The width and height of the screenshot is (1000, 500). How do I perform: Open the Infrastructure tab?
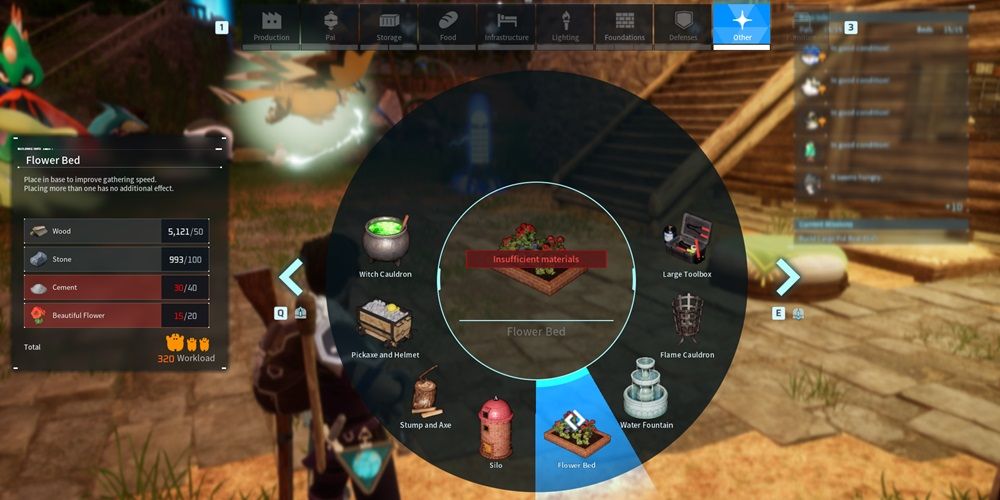pyautogui.click(x=507, y=26)
